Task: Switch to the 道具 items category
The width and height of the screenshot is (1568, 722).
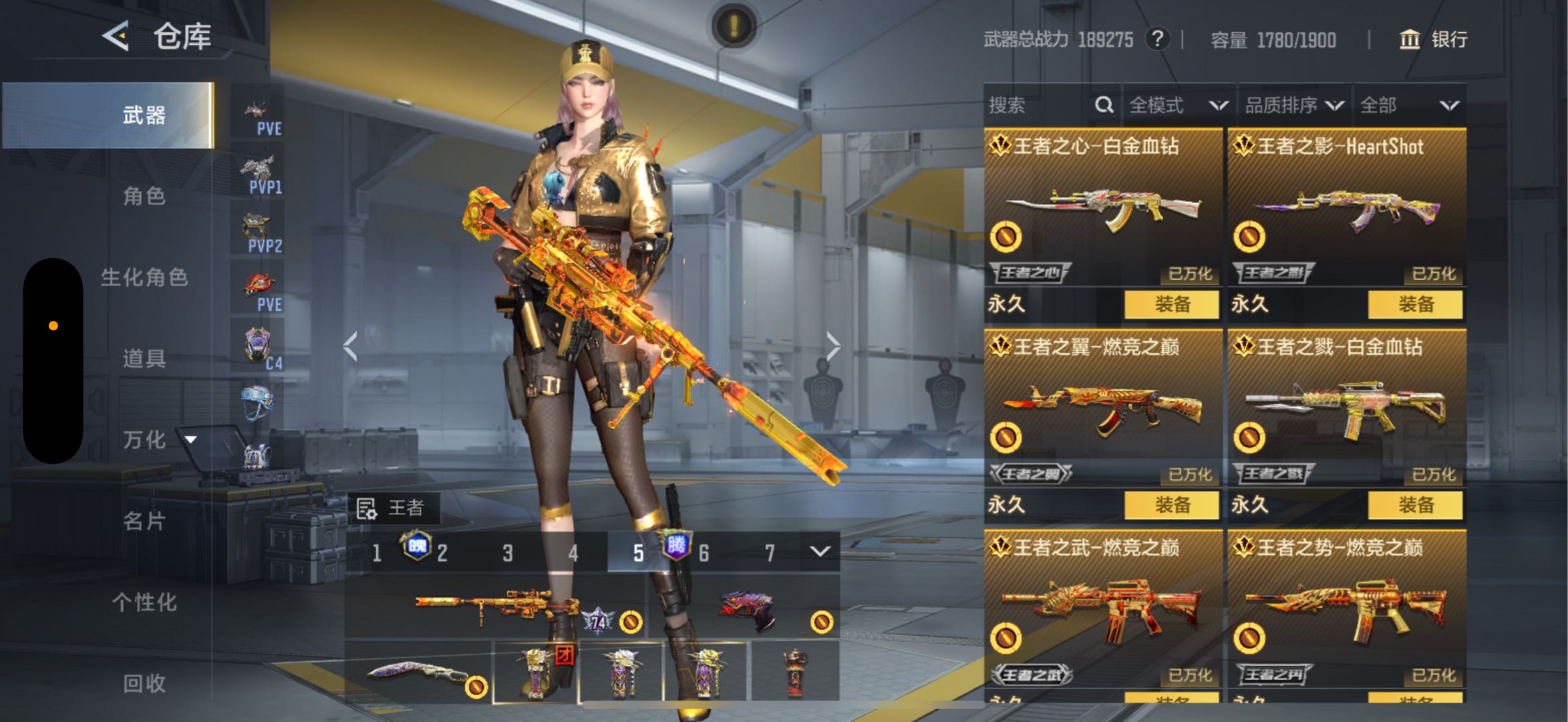Action: pos(144,358)
